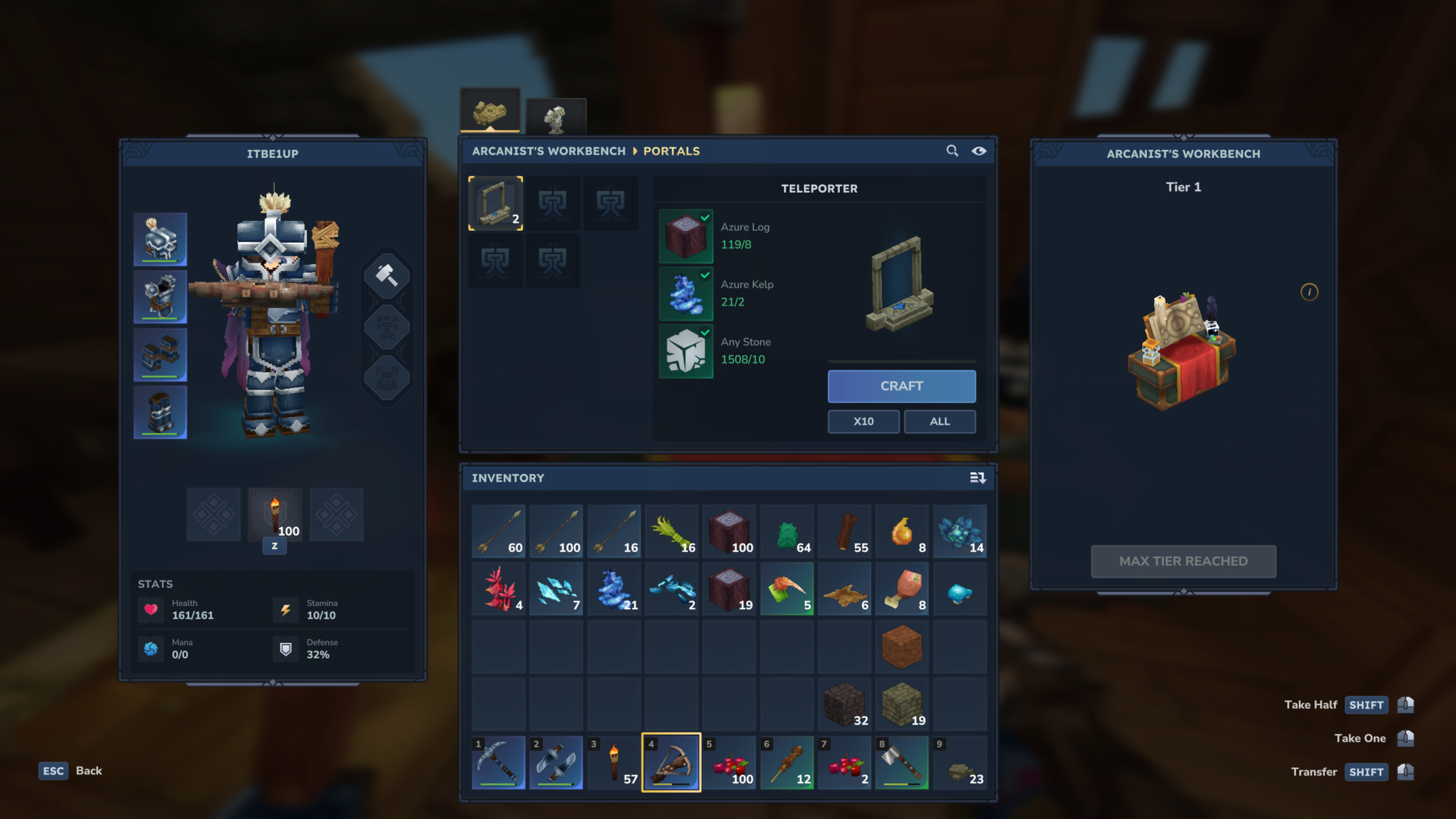Open the recipe search magnifier
1456x819 pixels.
[x=953, y=151]
